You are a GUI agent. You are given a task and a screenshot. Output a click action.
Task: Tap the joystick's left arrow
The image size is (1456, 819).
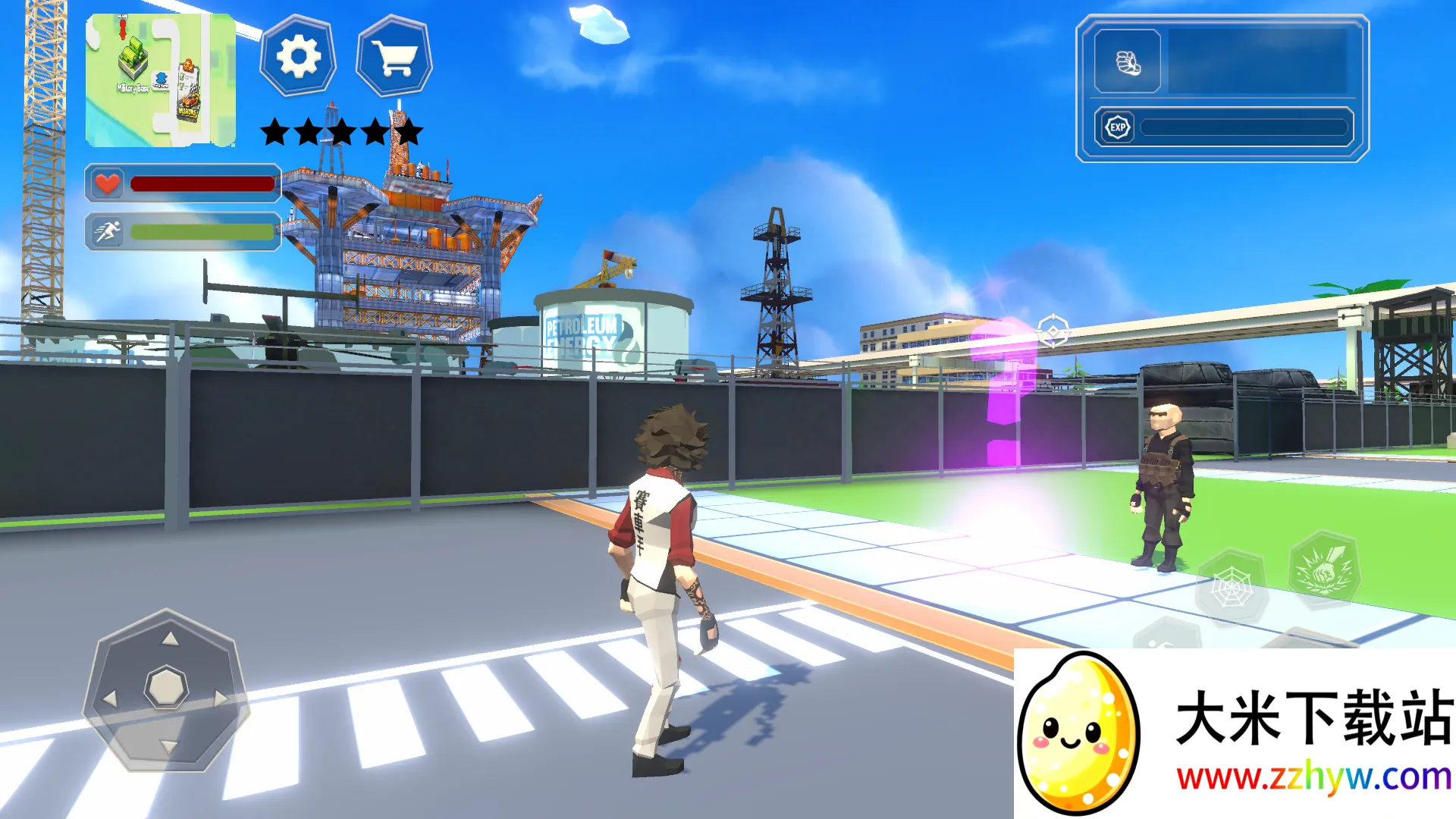point(111,698)
